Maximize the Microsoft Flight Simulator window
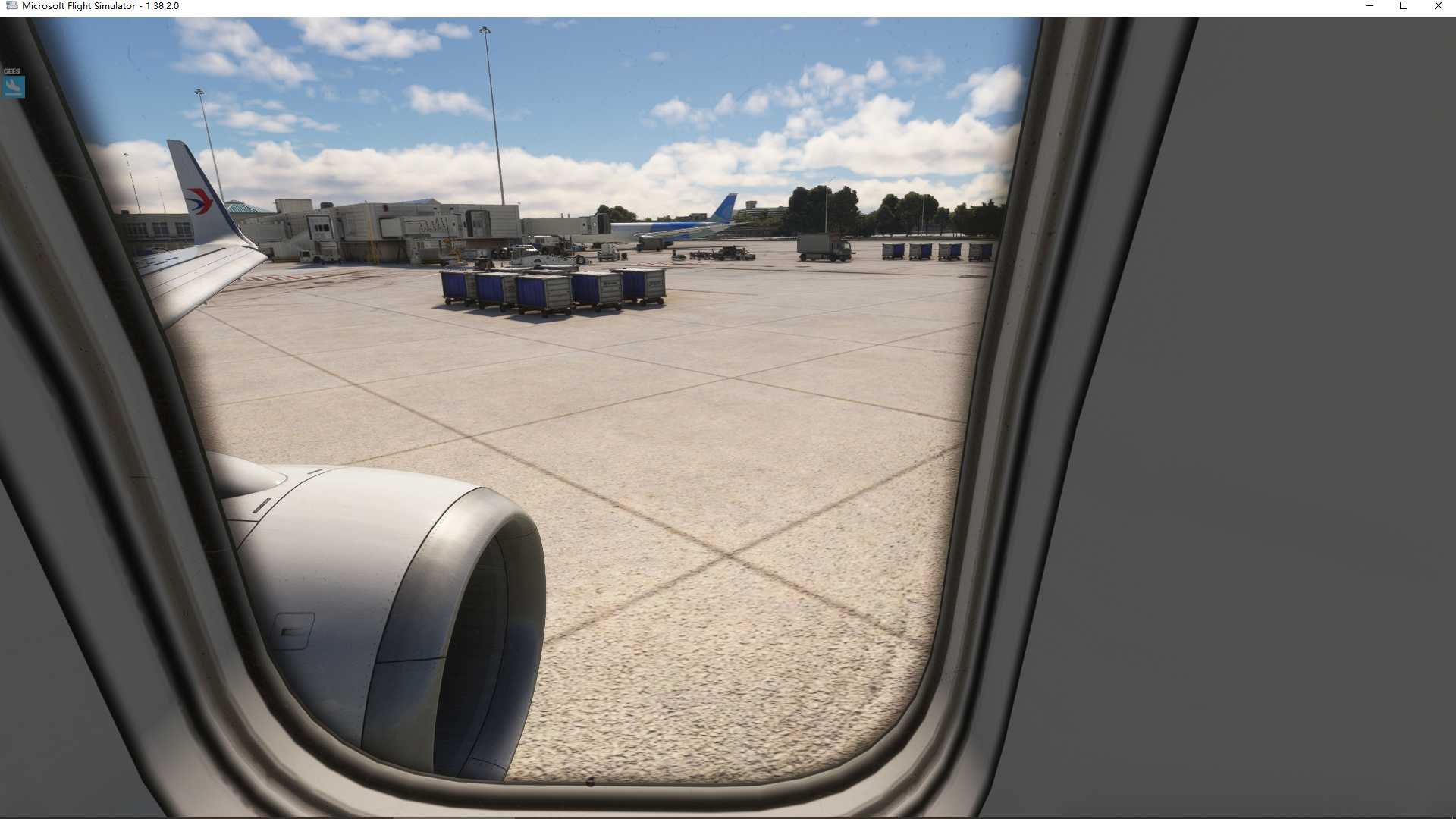1456x819 pixels. pos(1404,6)
